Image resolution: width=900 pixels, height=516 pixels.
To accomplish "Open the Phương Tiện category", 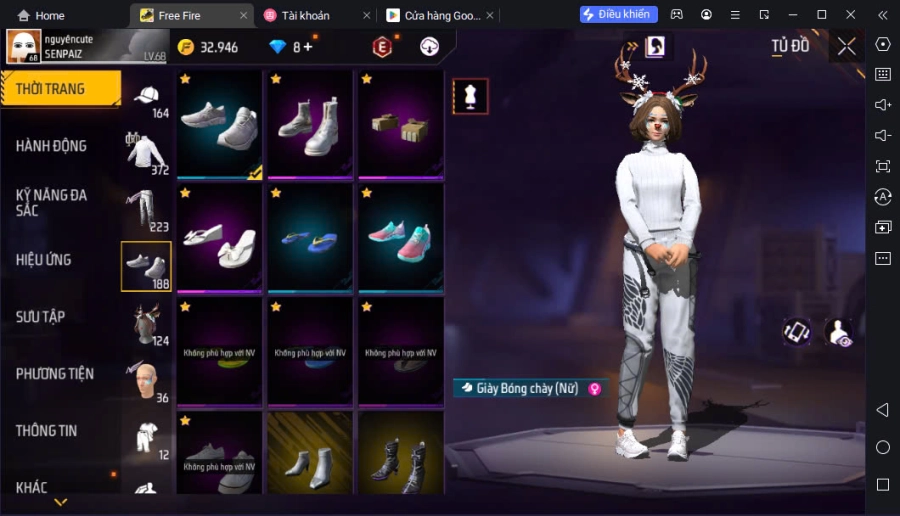I will pyautogui.click(x=55, y=374).
